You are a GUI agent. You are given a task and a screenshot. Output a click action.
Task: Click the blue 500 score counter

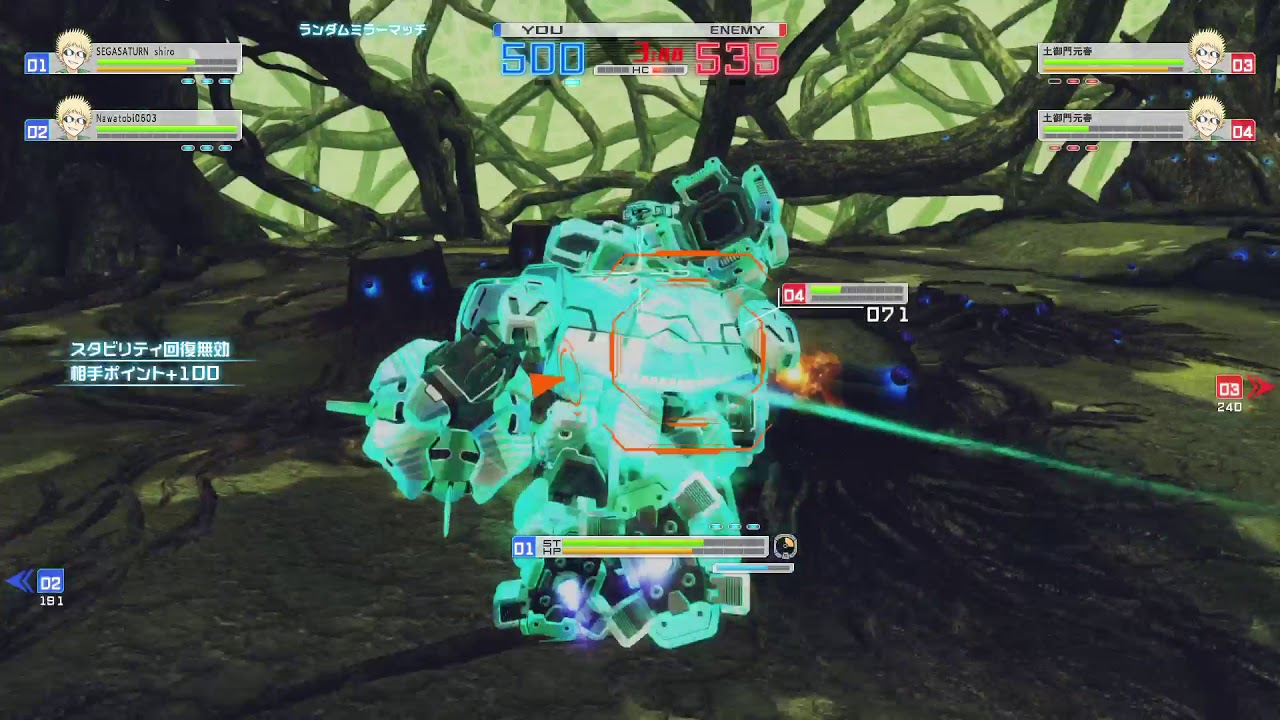(x=541, y=58)
